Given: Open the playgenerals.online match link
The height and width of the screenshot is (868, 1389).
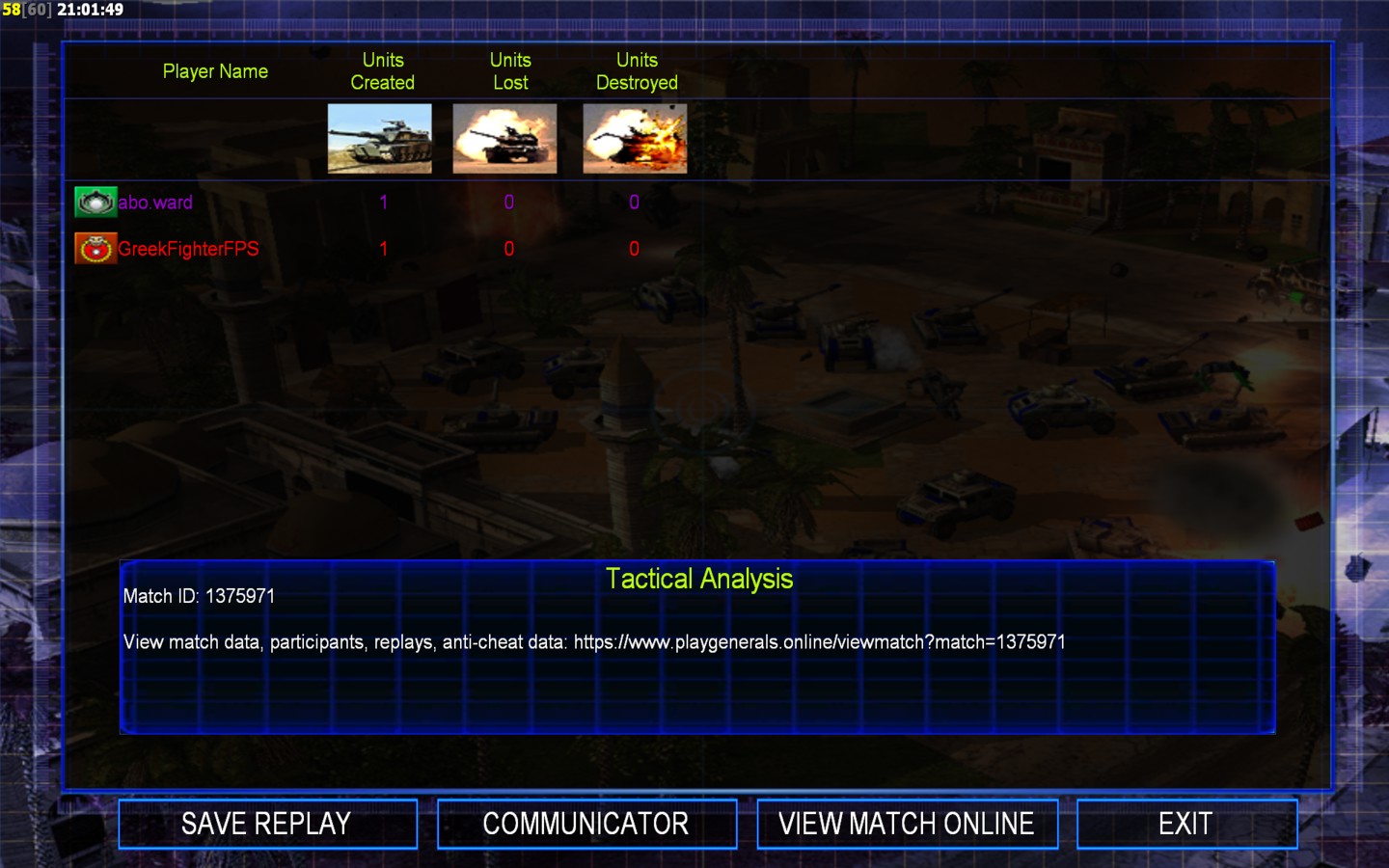Looking at the screenshot, I should (819, 642).
